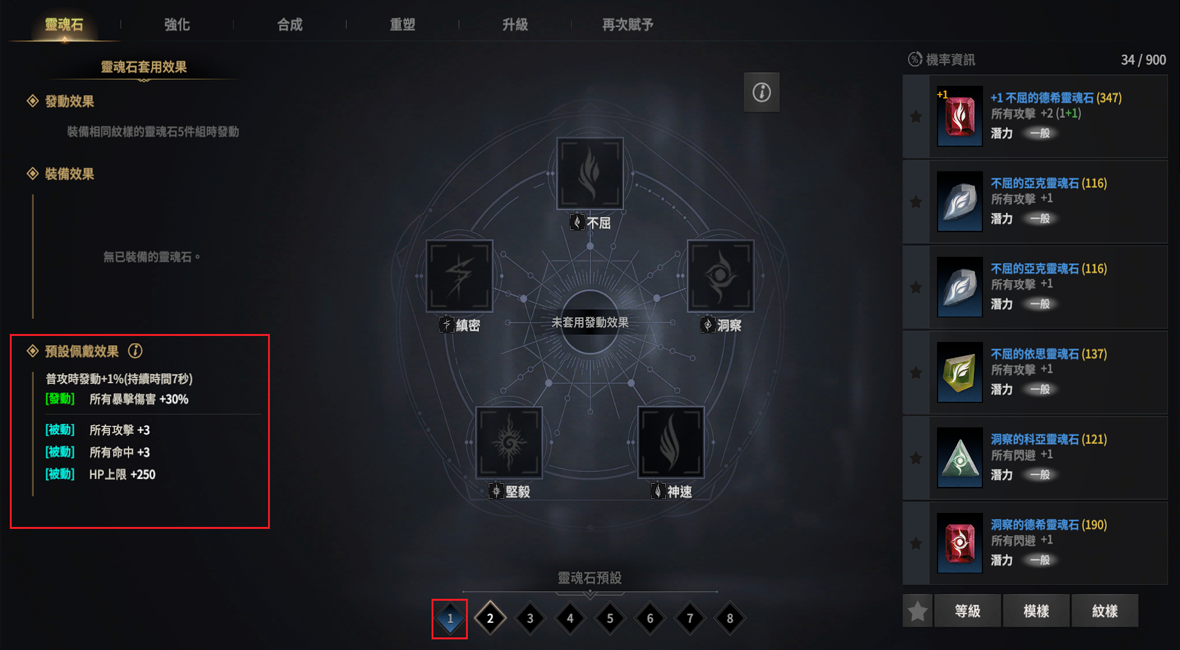Go to the 升級 tab
This screenshot has width=1180, height=650.
click(515, 24)
